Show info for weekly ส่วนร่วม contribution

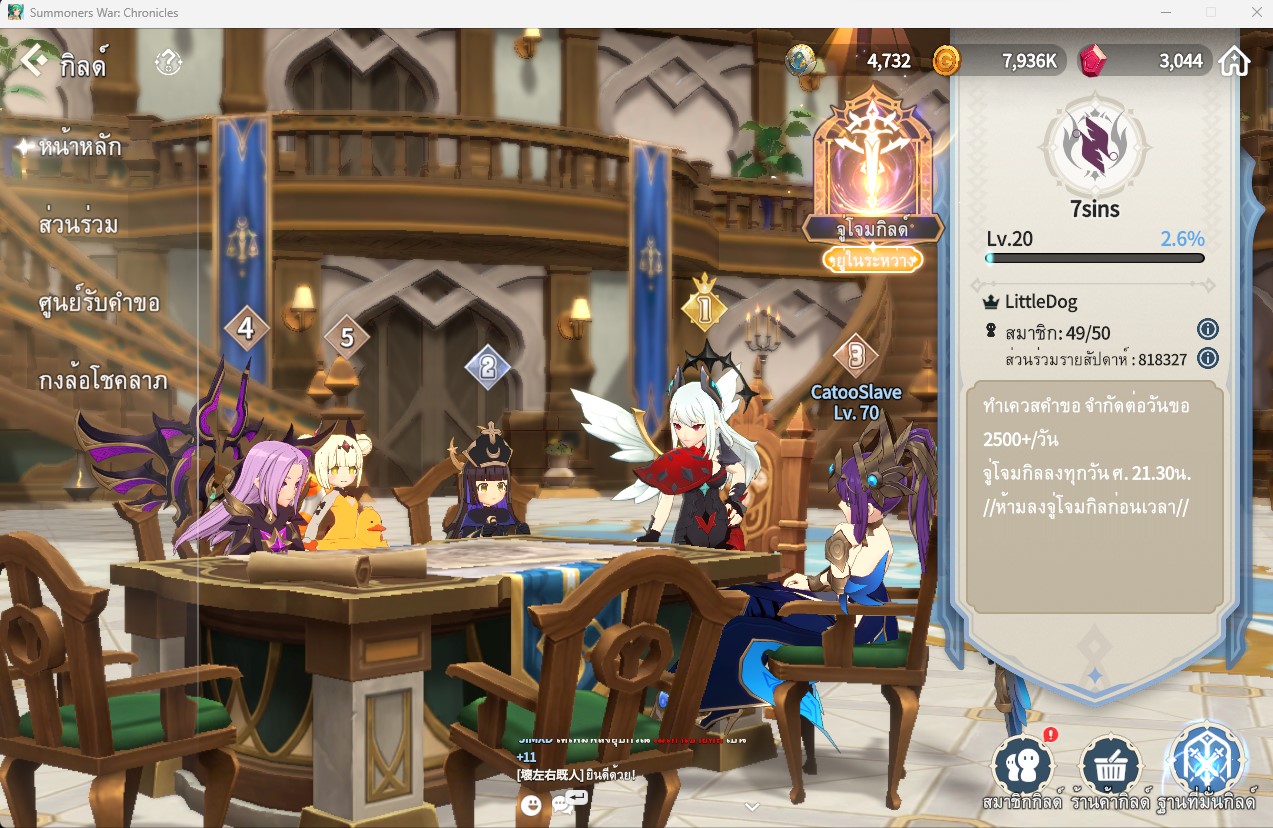click(1207, 358)
